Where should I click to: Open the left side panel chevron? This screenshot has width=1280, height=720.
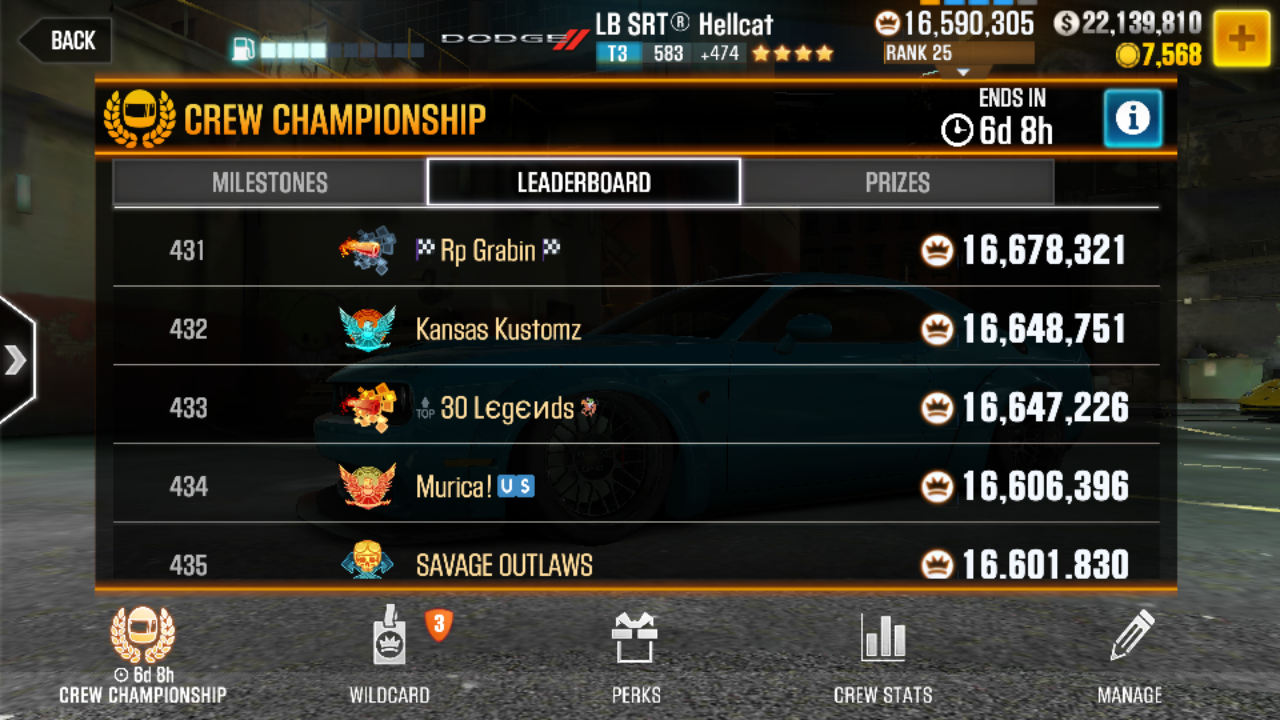point(16,360)
